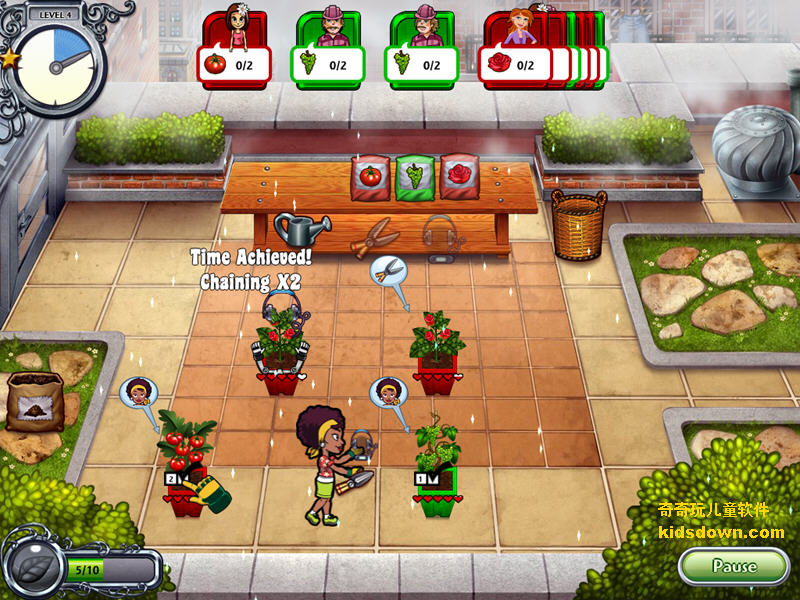800x600 pixels.
Task: Pause the game
Action: [x=733, y=566]
